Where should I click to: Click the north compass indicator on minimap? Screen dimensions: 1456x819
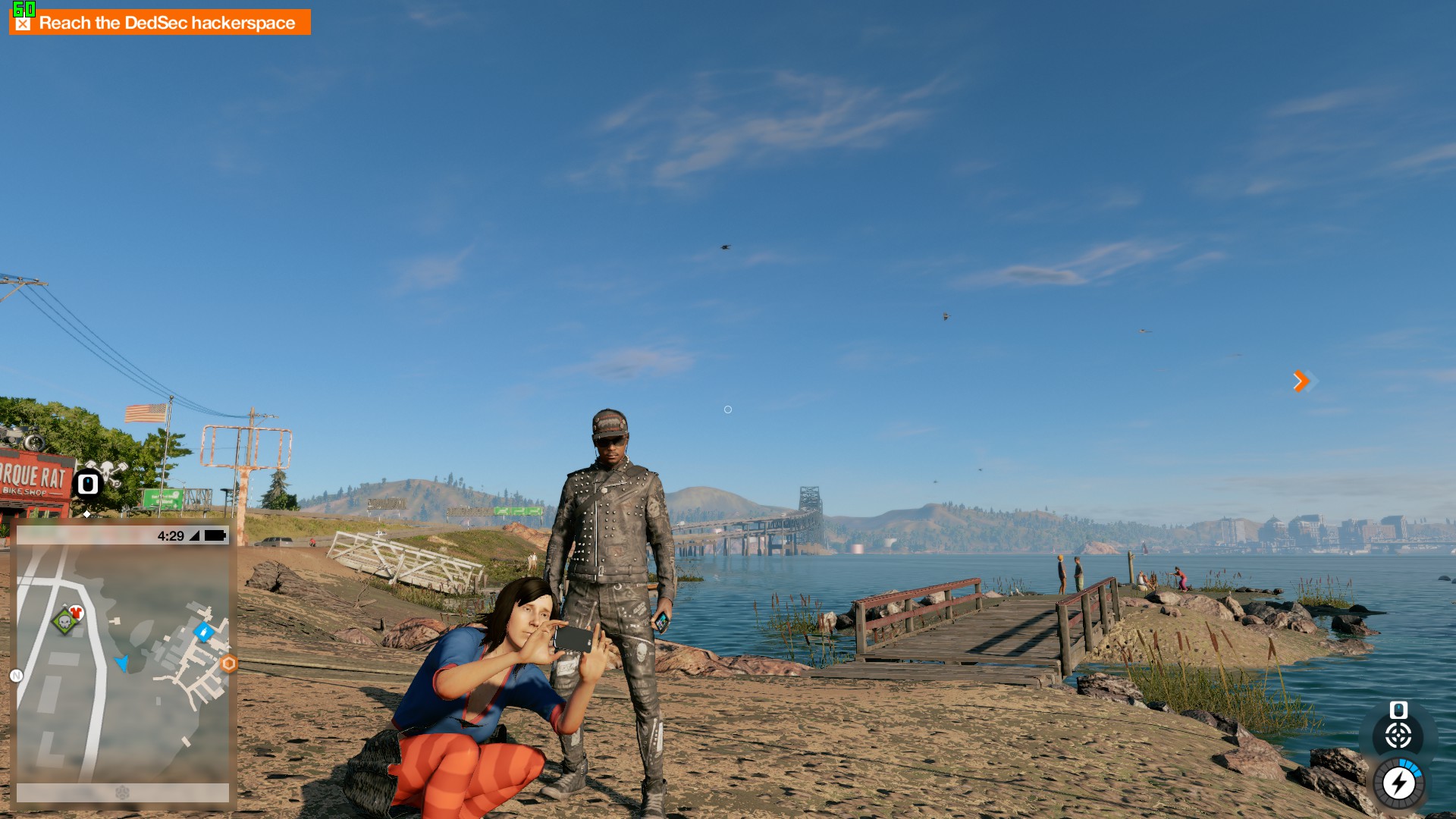tap(16, 676)
